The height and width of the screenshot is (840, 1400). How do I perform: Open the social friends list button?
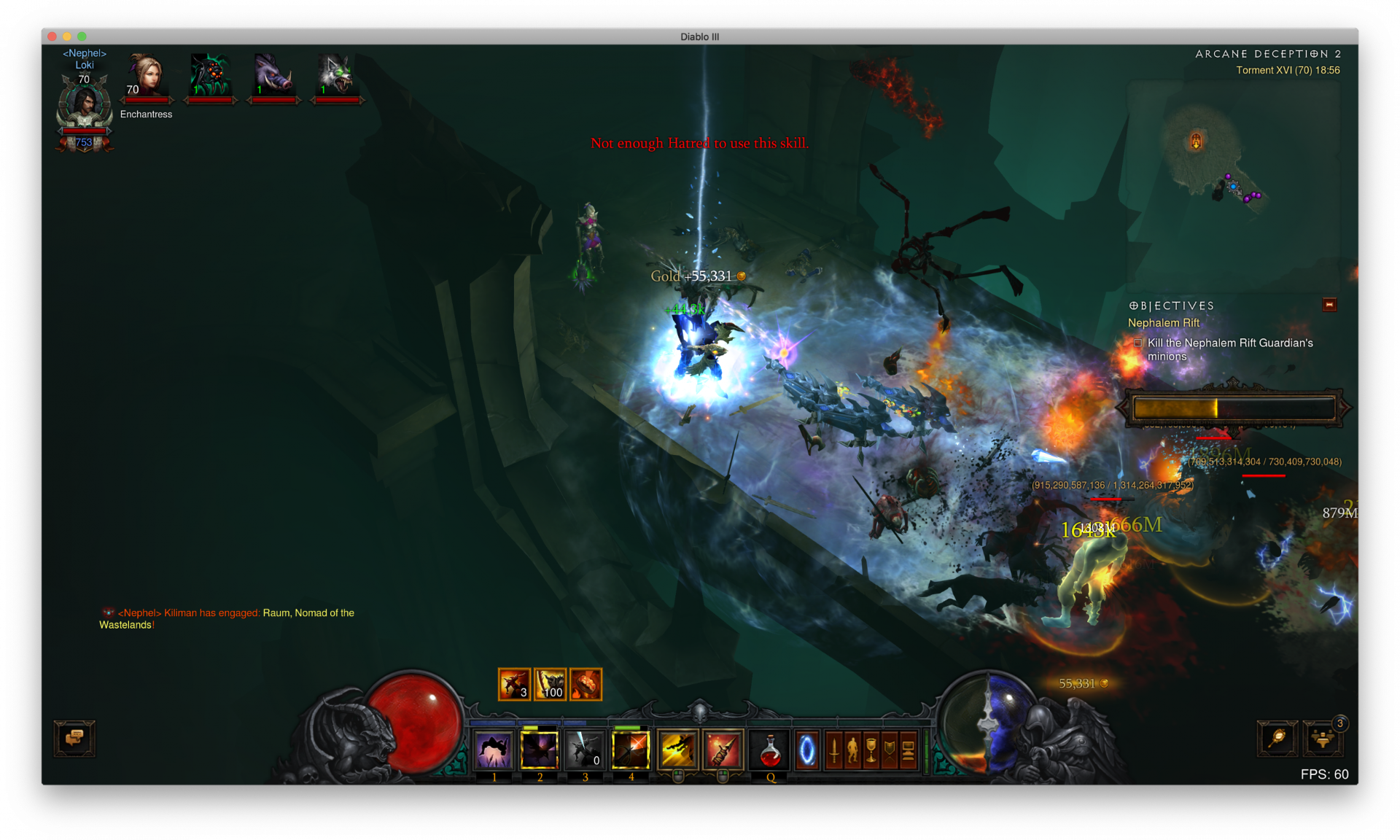pyautogui.click(x=1323, y=739)
